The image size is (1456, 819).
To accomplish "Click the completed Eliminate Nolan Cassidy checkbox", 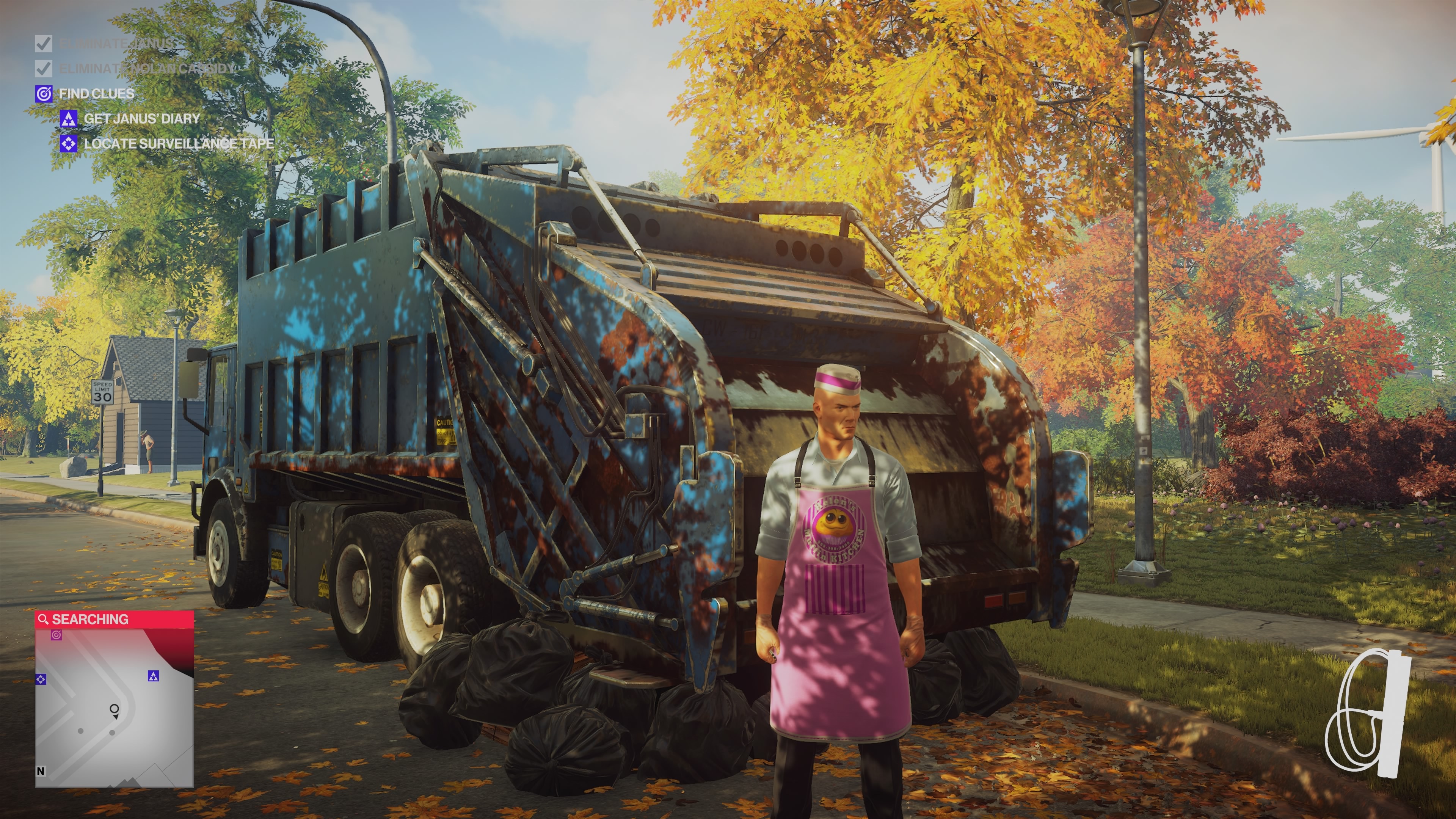I will click(x=44, y=68).
